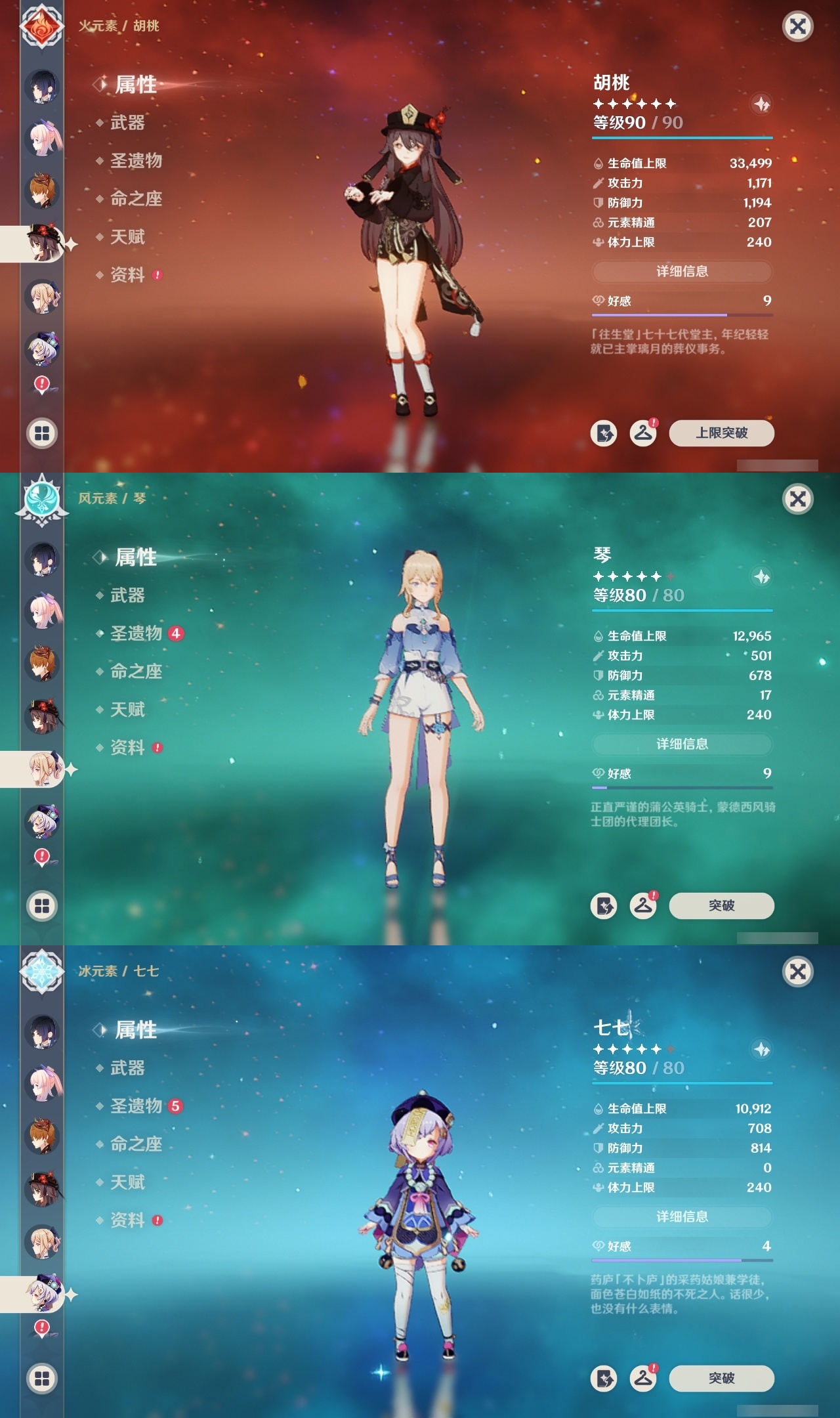This screenshot has width=840, height=1418.
Task: Click the Anemo element emblem in Jean's panel
Action: (41, 499)
